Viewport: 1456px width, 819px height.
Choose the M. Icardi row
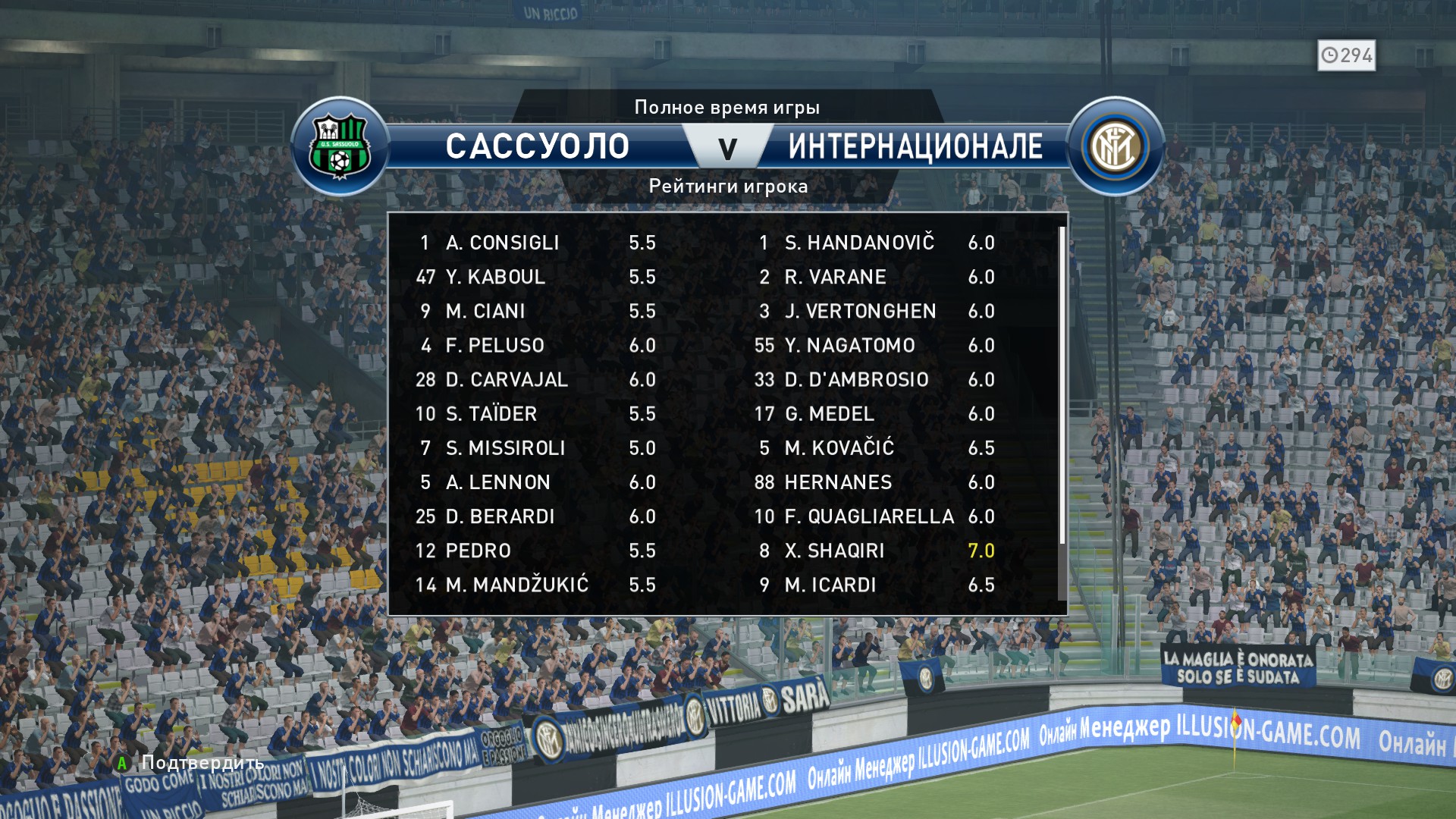click(x=876, y=585)
